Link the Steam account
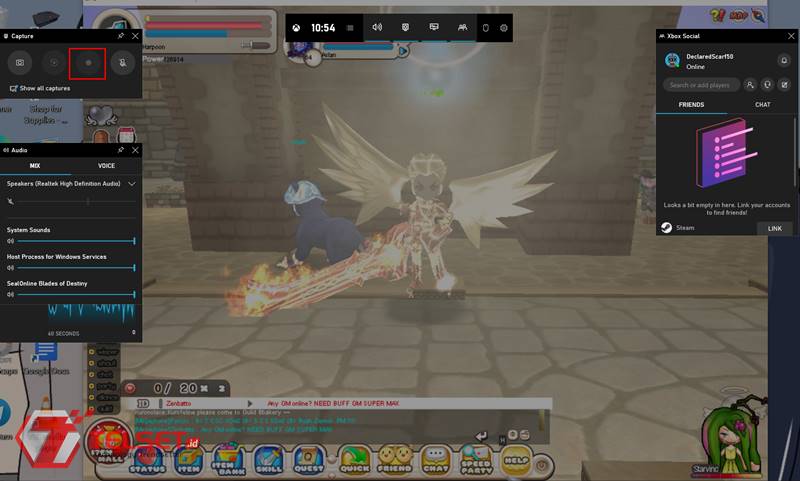The image size is (800, 481). tap(774, 228)
